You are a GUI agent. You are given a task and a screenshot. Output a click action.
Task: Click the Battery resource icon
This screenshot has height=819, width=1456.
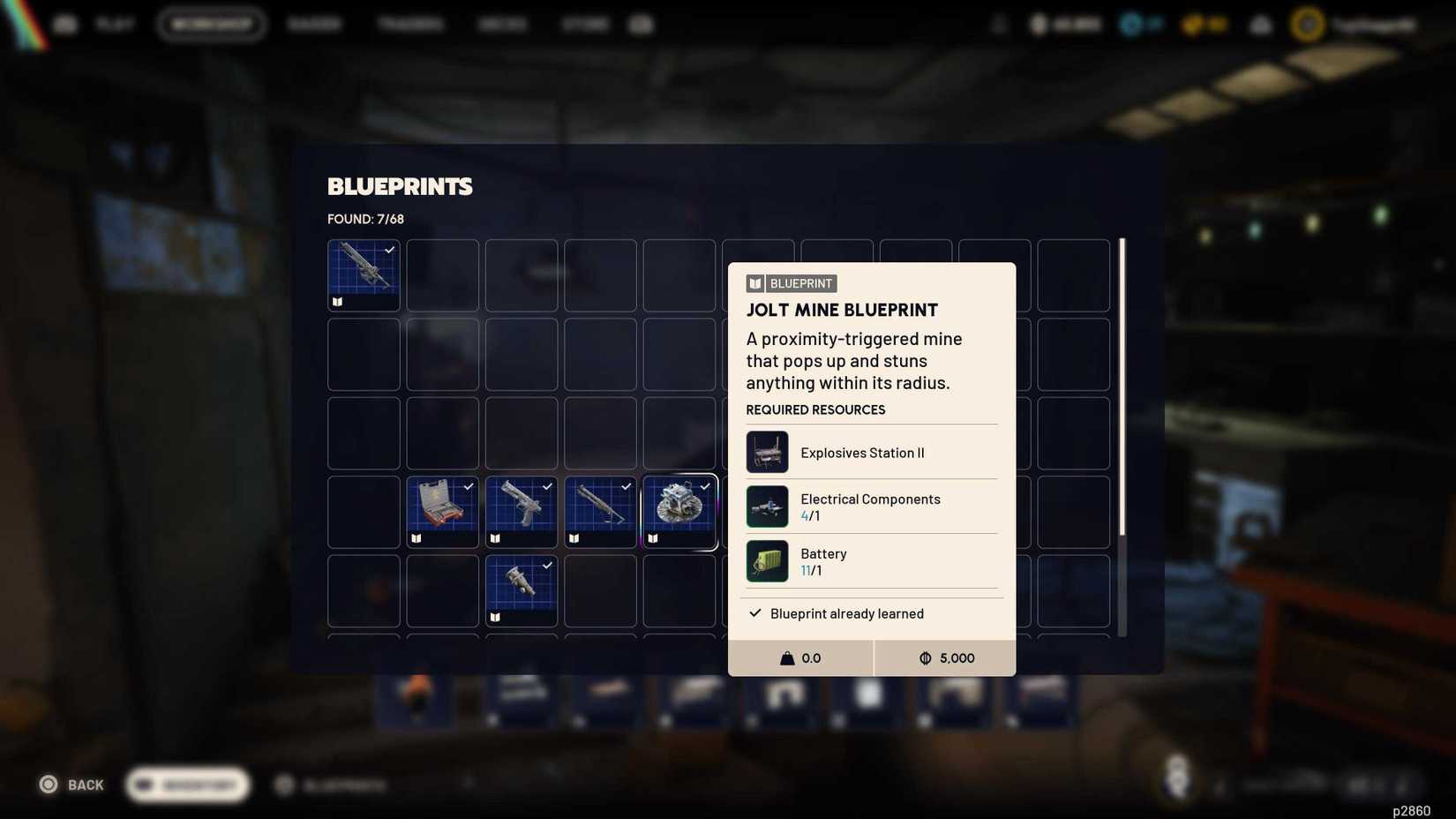767,560
